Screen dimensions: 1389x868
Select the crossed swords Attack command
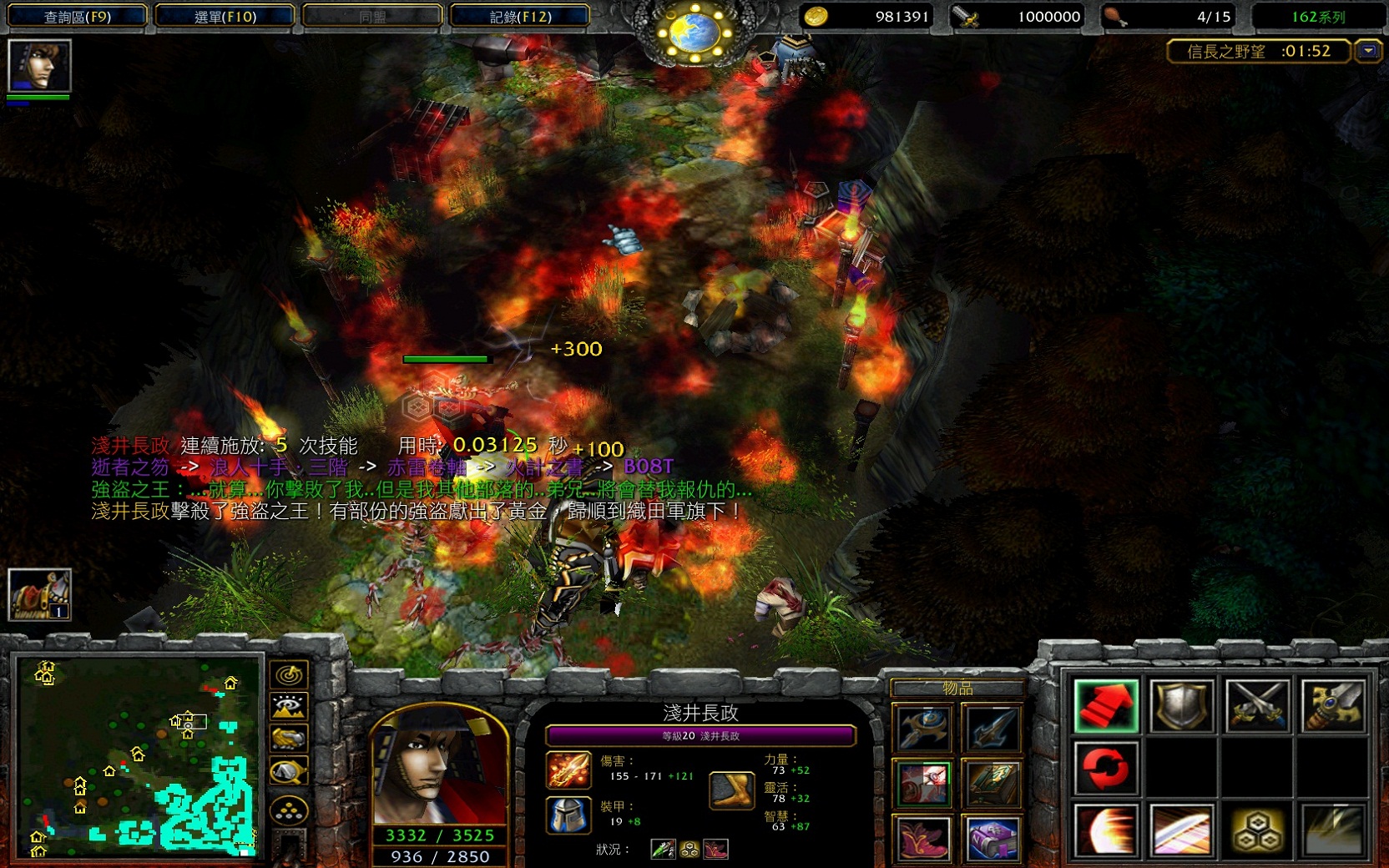[1257, 706]
